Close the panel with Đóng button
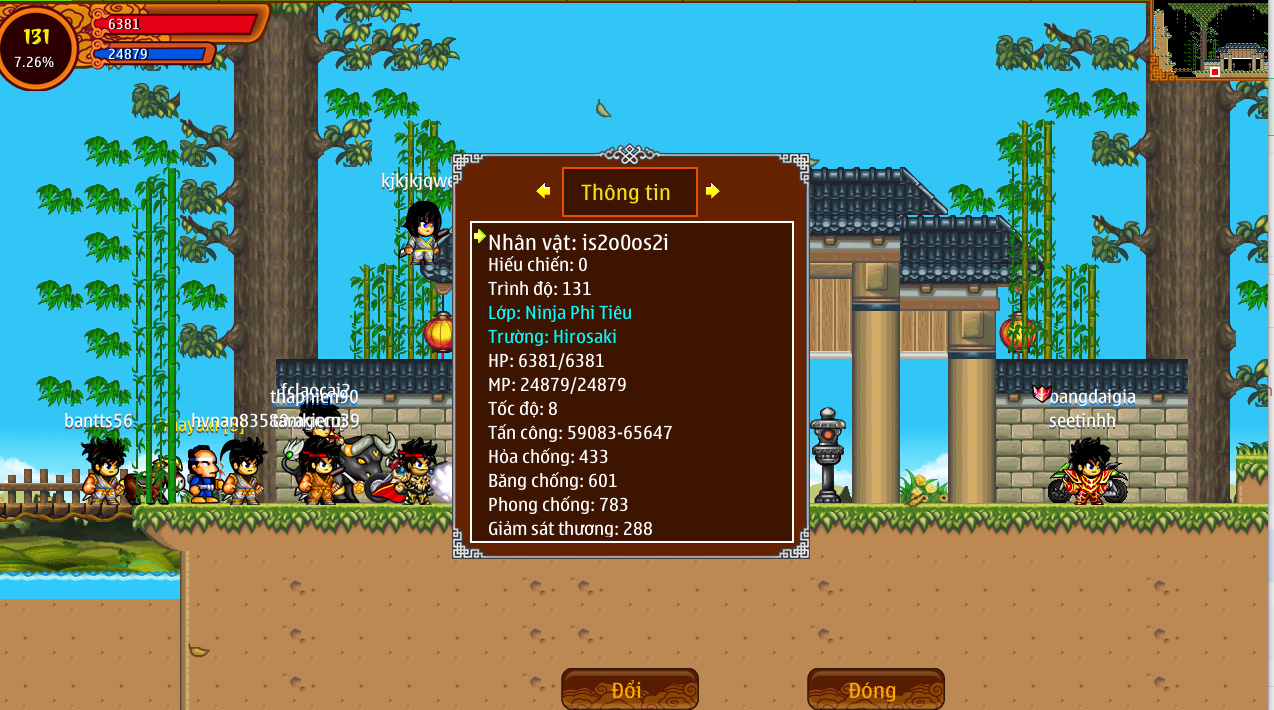The image size is (1274, 710). point(875,690)
